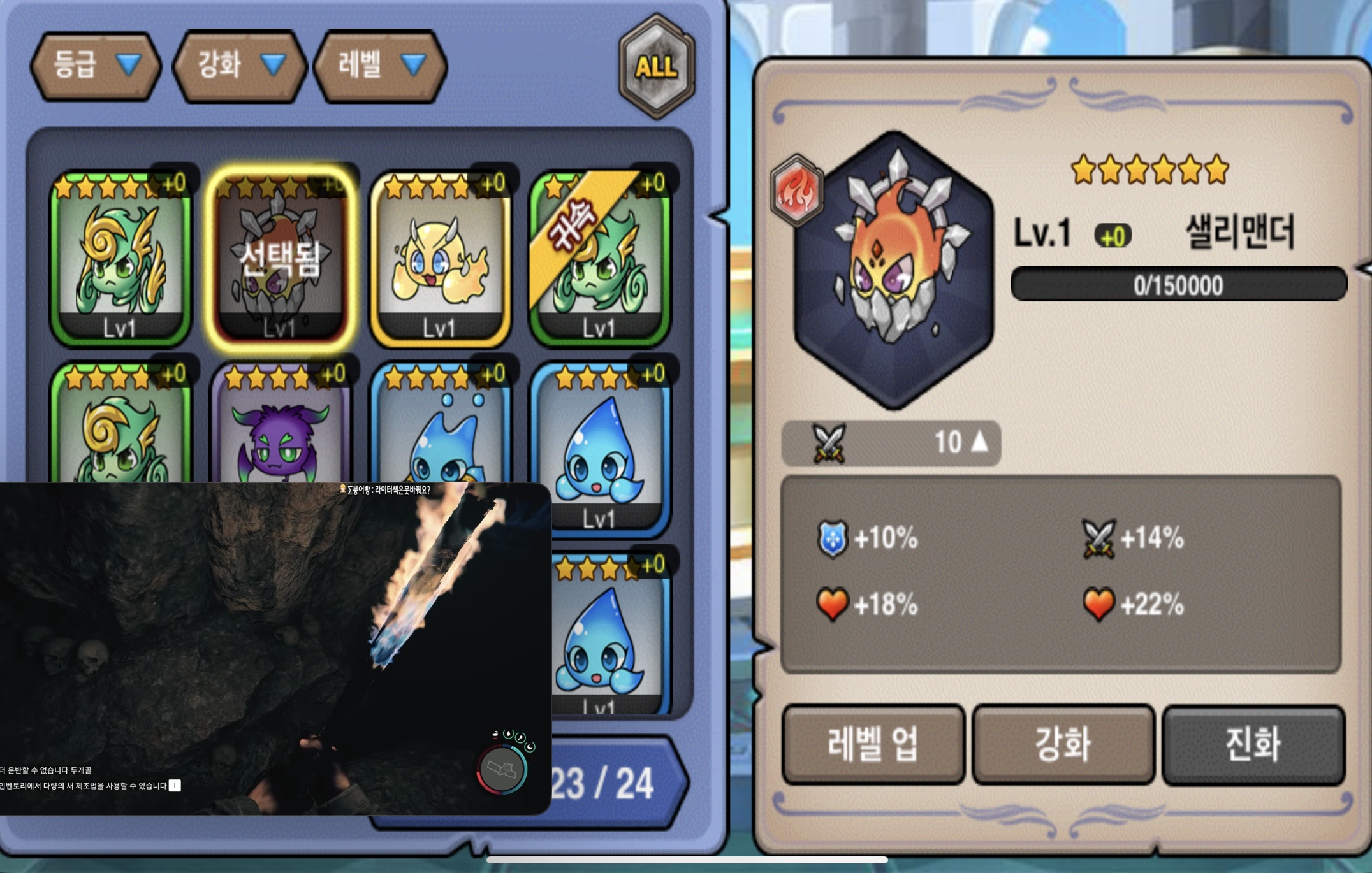This screenshot has height=873, width=1372.
Task: Tap the picture-in-picture cave video overlay
Action: coord(274,649)
